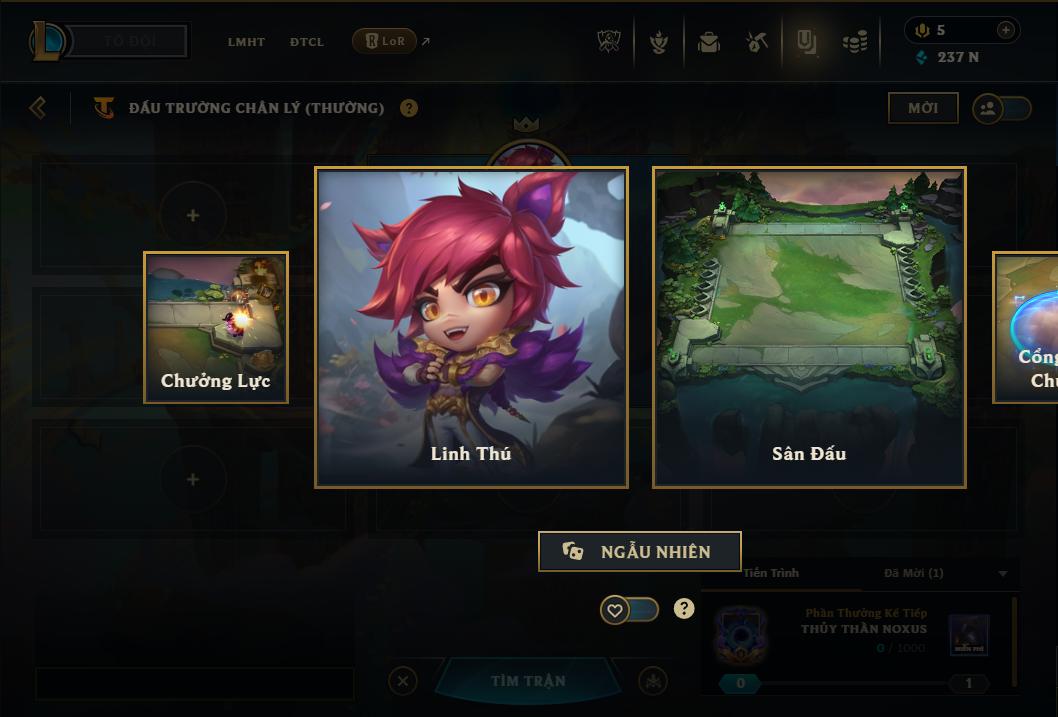Screen dimensions: 1058x717
Task: Click the Mời invite button
Action: 922,108
